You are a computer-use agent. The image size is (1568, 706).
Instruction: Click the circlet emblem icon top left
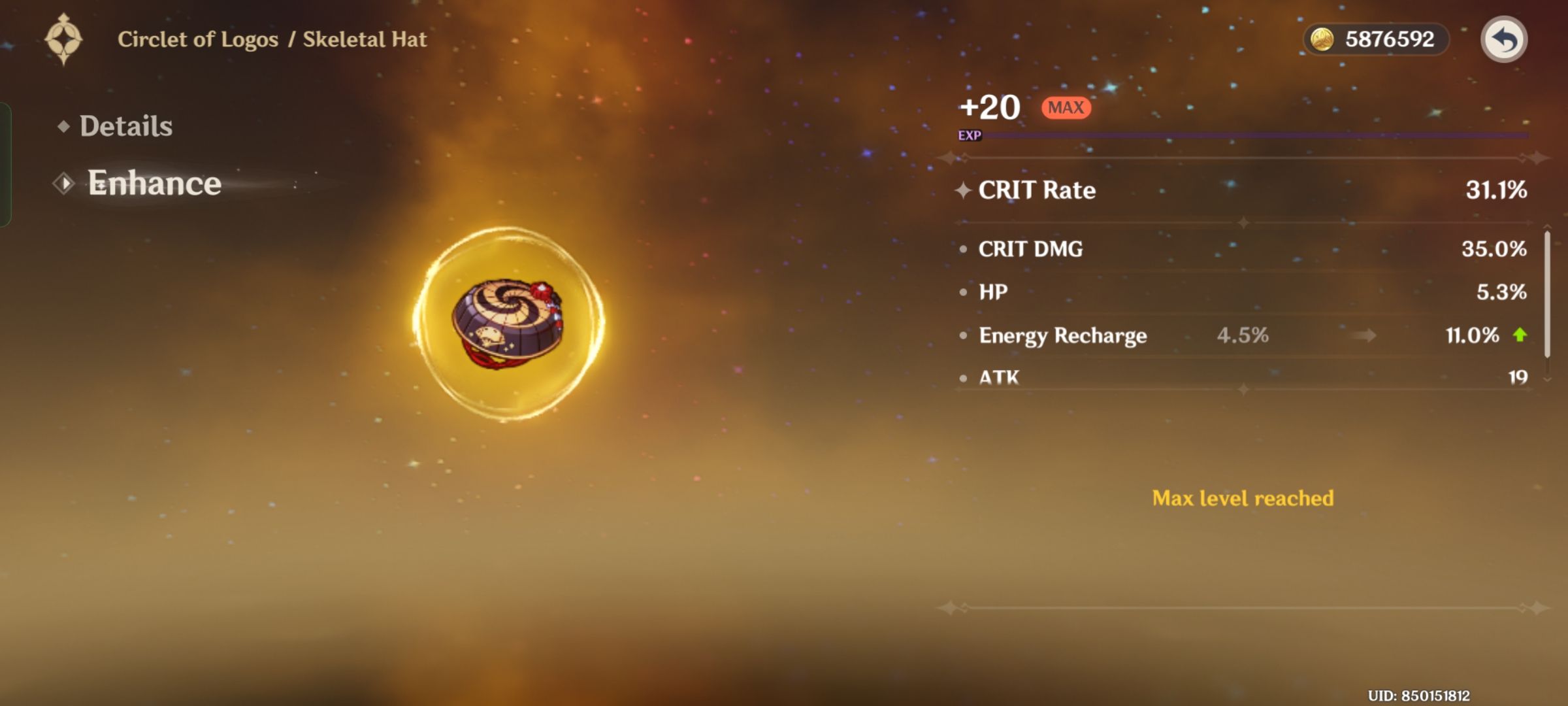coord(63,39)
